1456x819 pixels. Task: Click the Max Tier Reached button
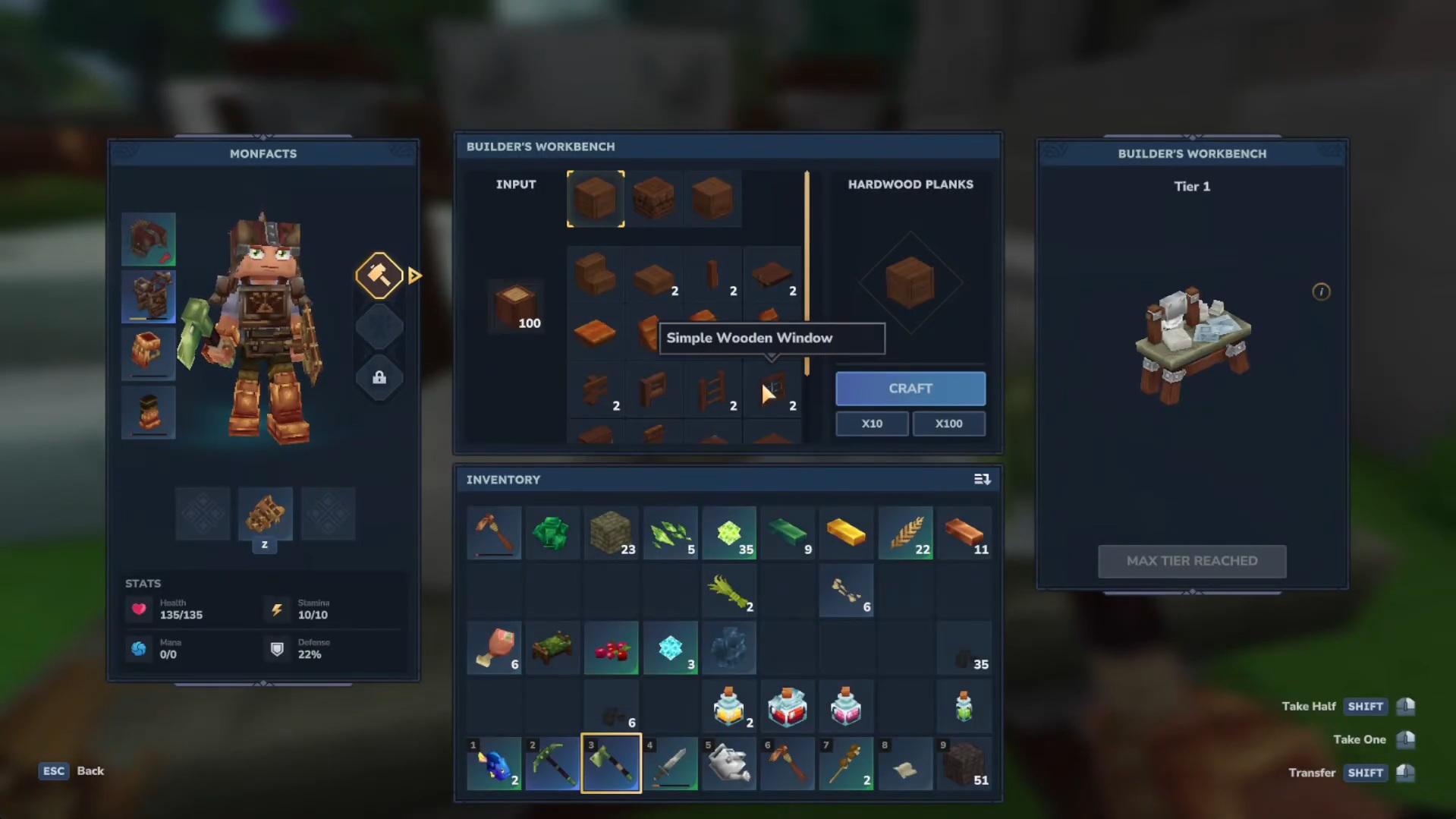[x=1191, y=561]
